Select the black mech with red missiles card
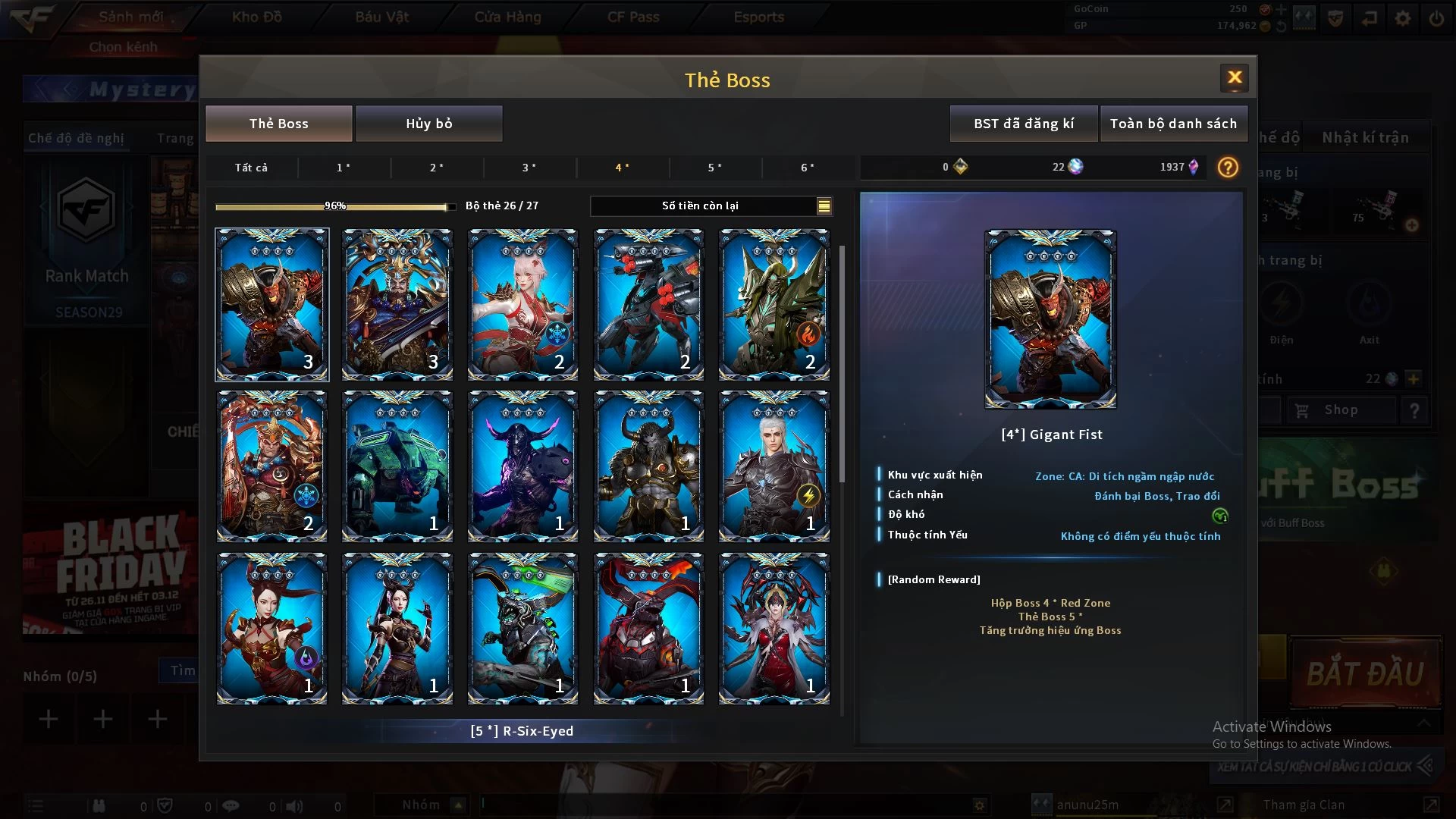This screenshot has width=1456, height=819. pos(648,304)
